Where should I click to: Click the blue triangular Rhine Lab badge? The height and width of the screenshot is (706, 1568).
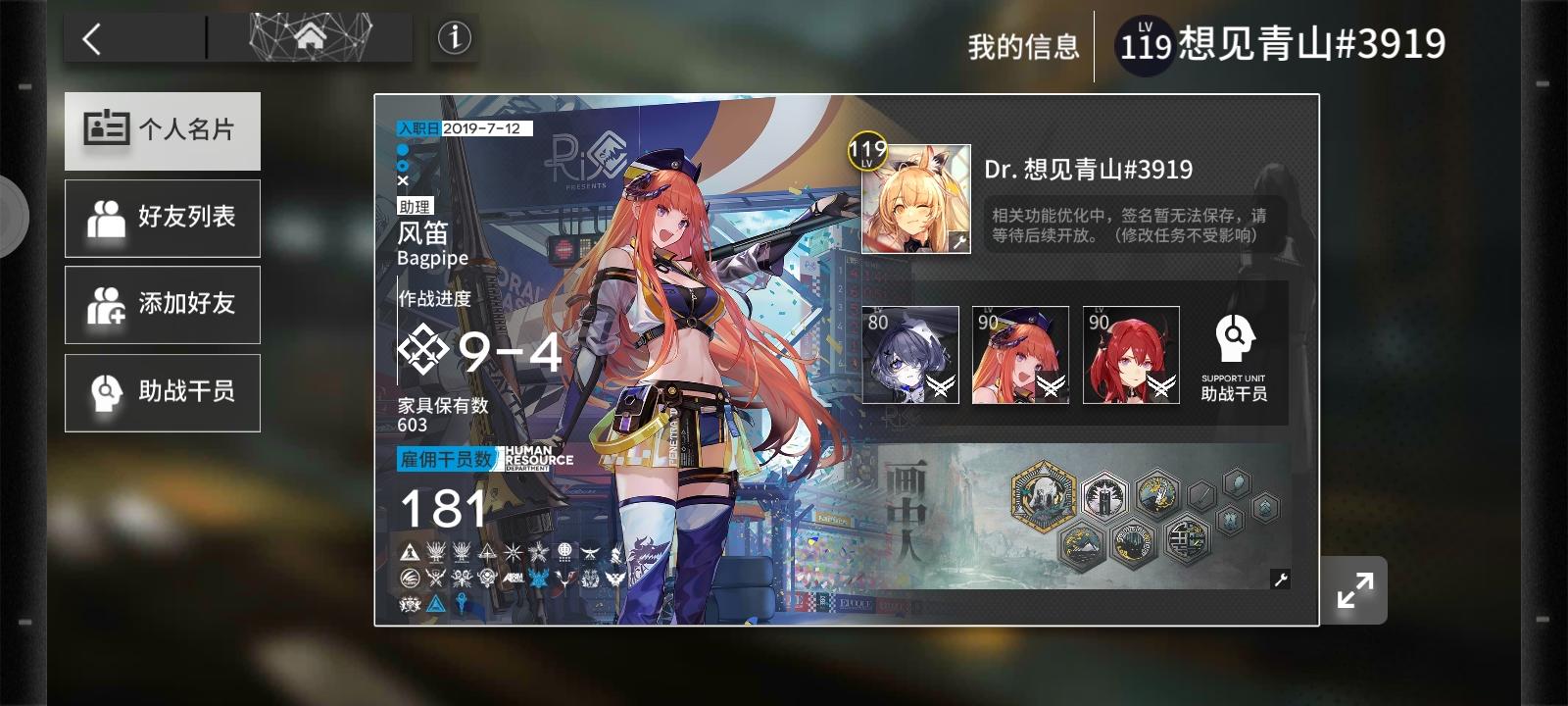[x=434, y=605]
